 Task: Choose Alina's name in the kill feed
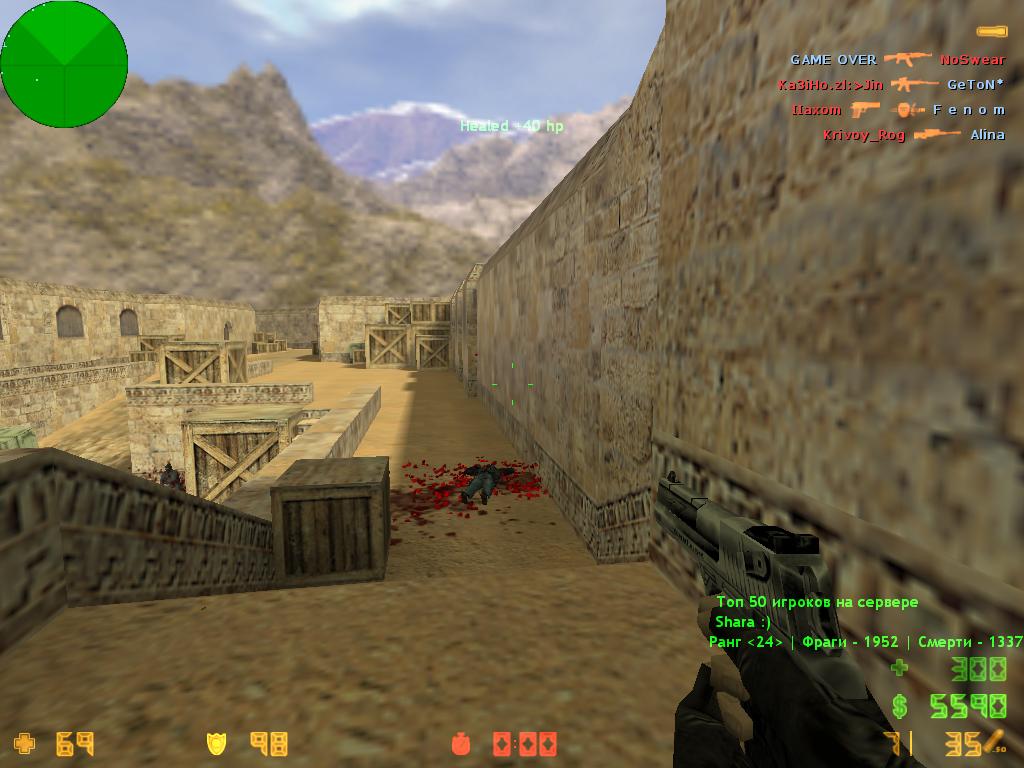(987, 135)
